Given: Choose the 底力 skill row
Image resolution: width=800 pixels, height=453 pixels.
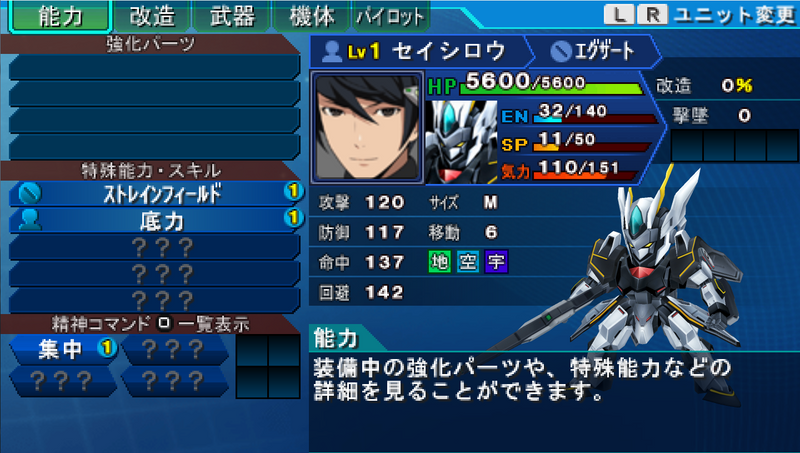Looking at the screenshot, I should point(154,218).
